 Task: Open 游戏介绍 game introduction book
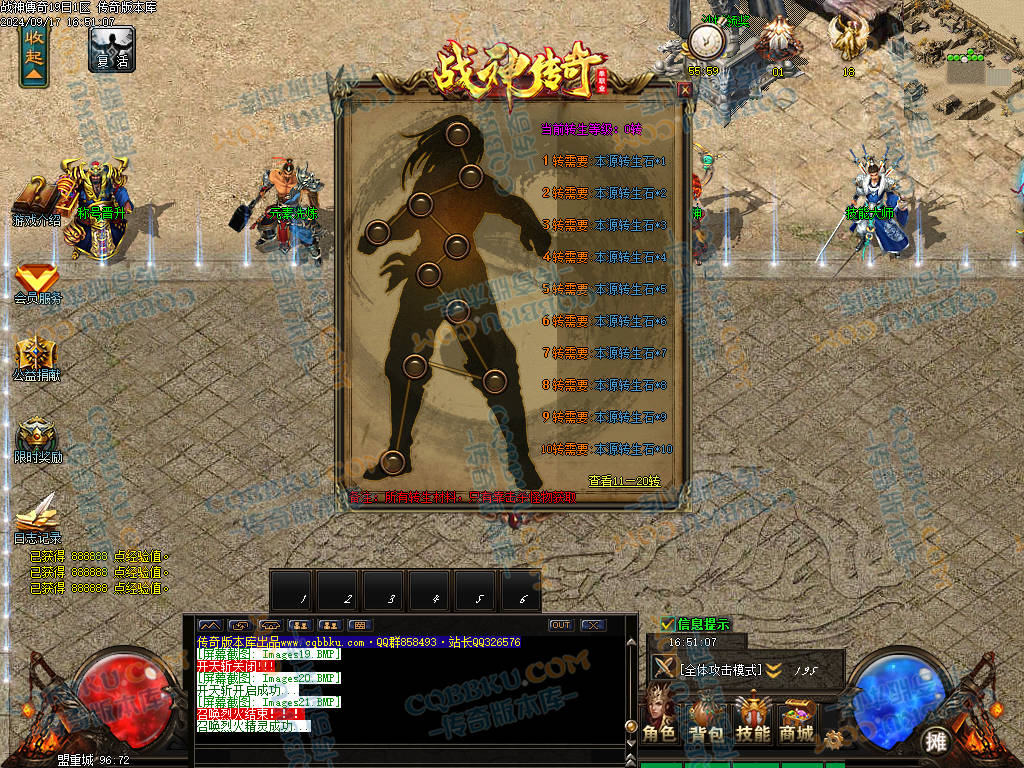click(36, 201)
